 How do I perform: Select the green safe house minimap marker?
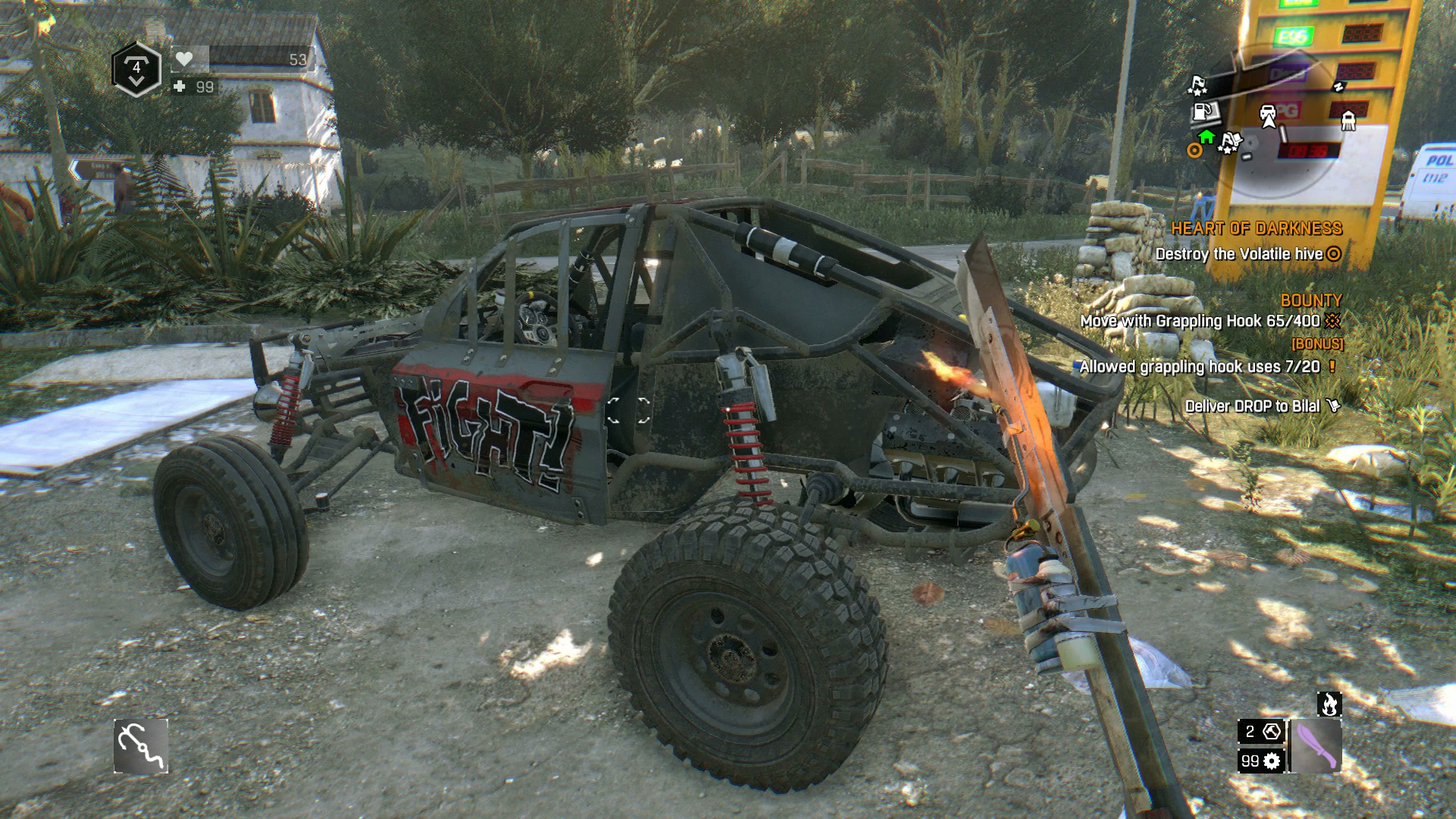pos(1207,137)
